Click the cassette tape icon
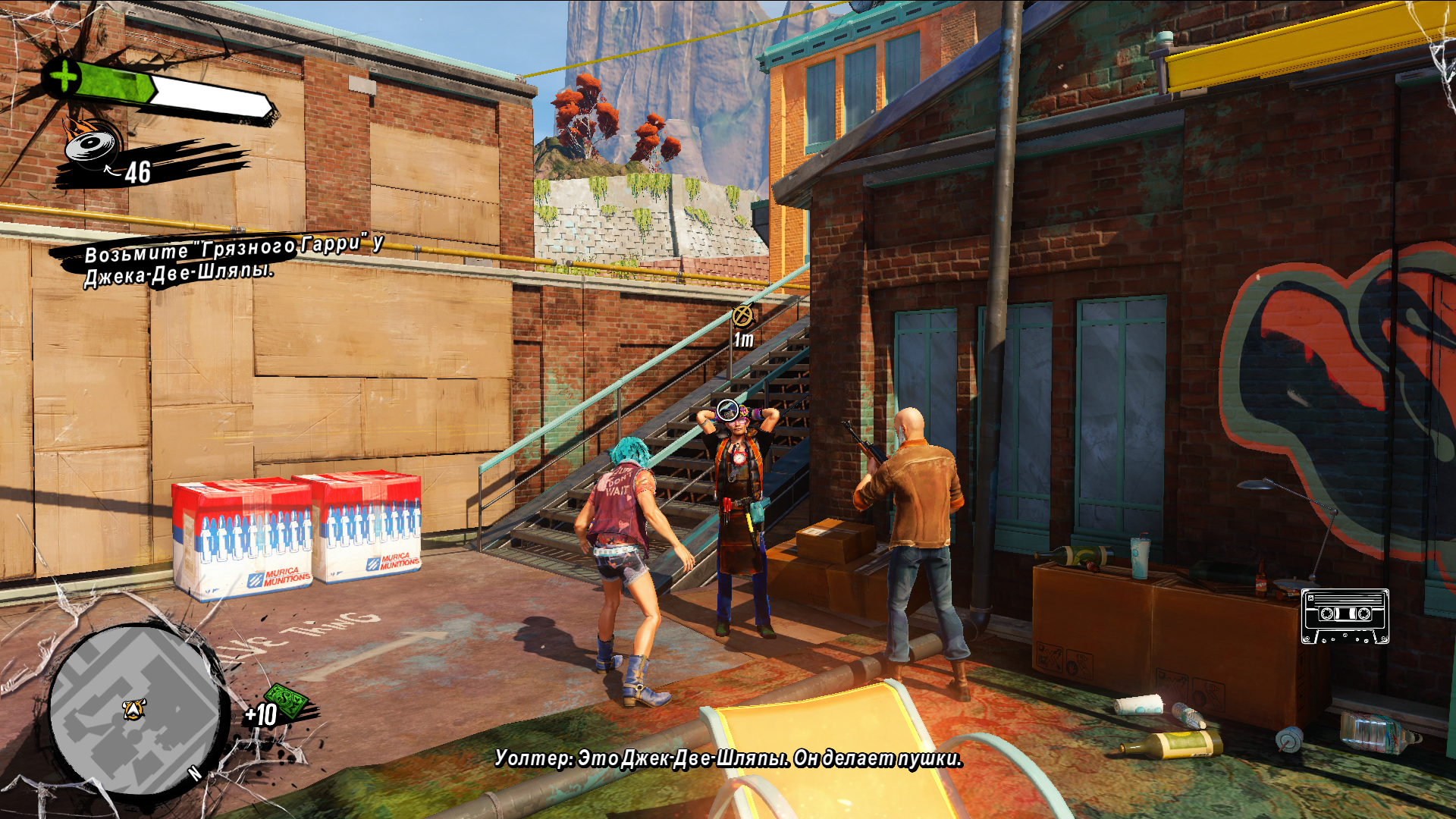The image size is (1456, 819). click(1345, 616)
